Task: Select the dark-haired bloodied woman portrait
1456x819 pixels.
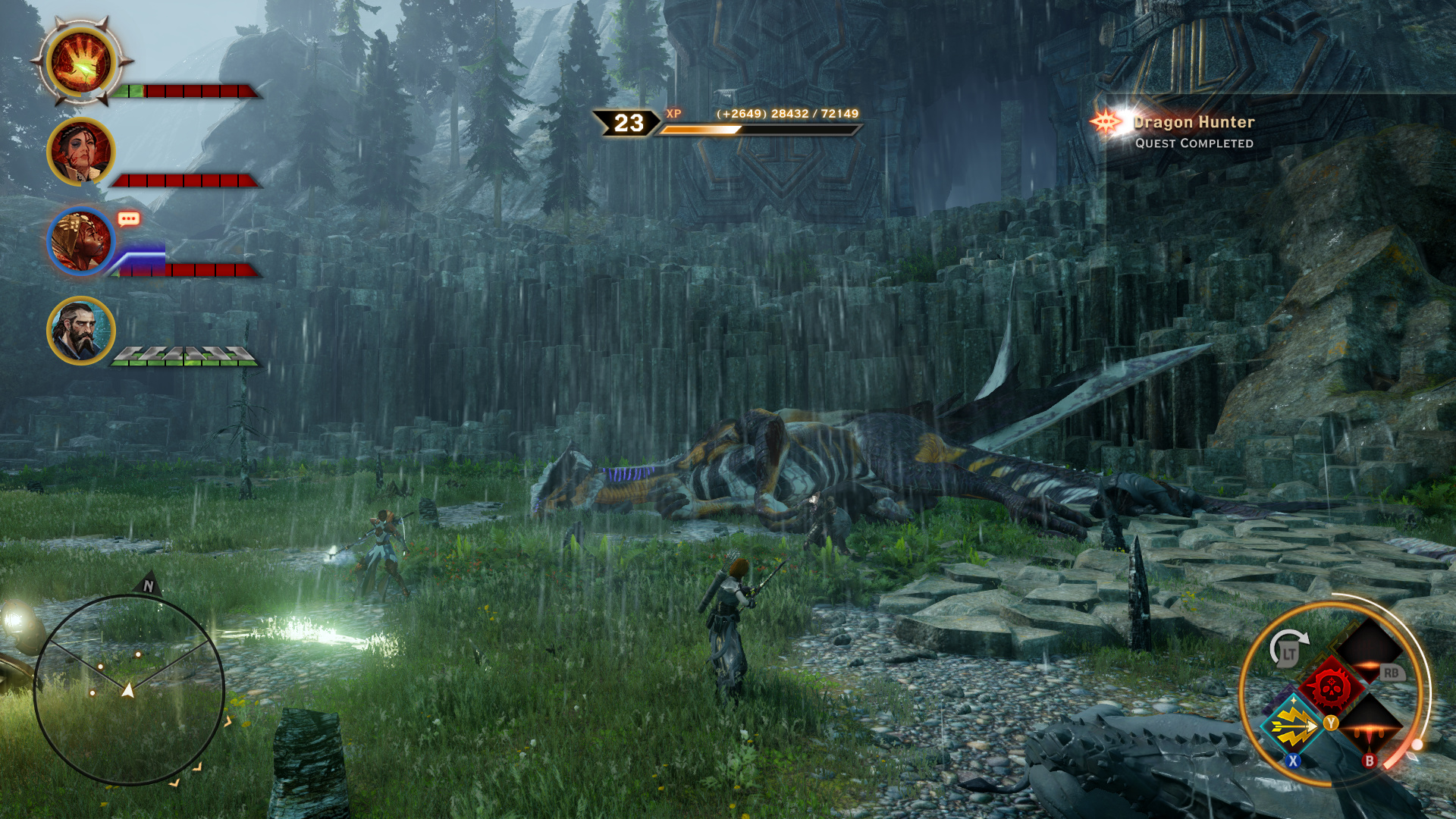Action: click(x=80, y=152)
